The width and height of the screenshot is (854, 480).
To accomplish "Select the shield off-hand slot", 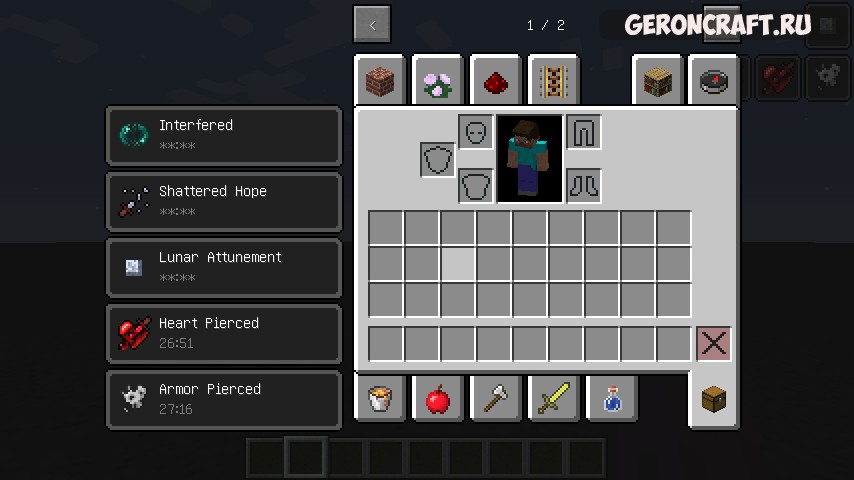I will pos(438,160).
